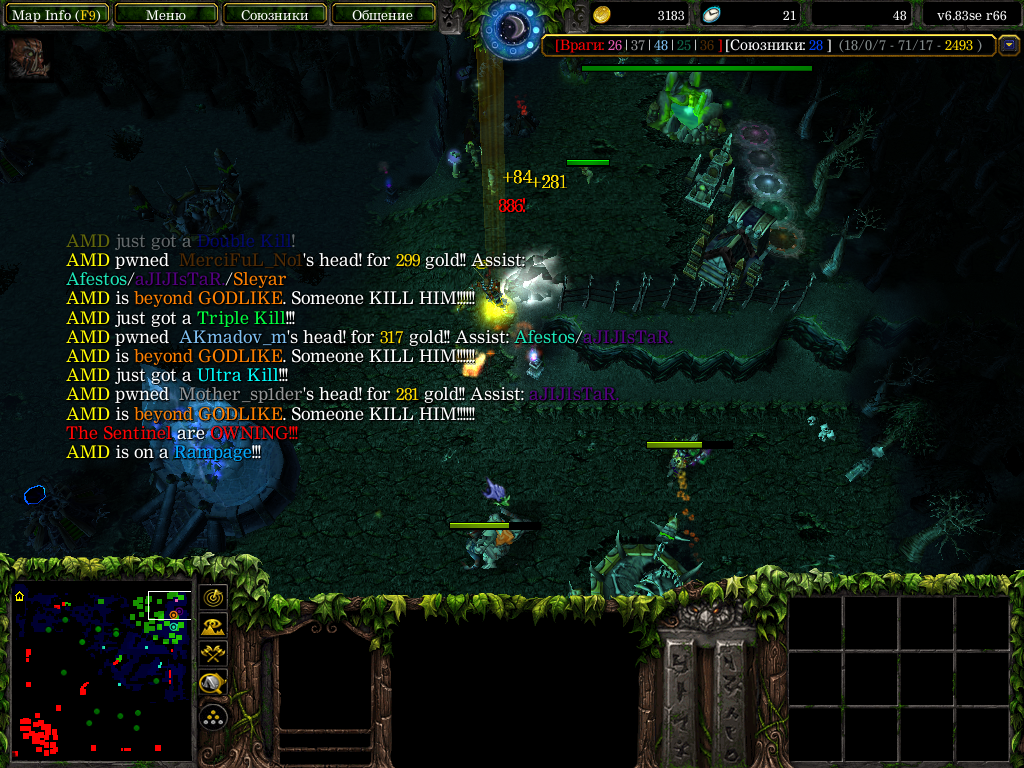Activate the minimap signal ping button

click(x=213, y=597)
